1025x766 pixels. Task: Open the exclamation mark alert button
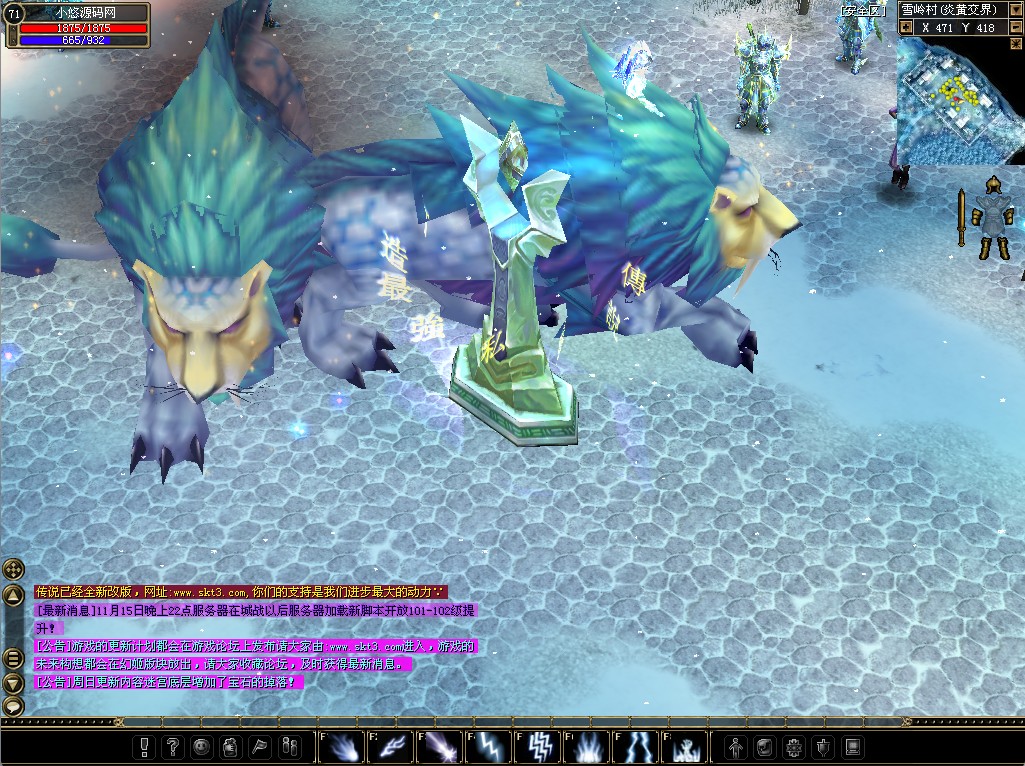click(x=146, y=746)
